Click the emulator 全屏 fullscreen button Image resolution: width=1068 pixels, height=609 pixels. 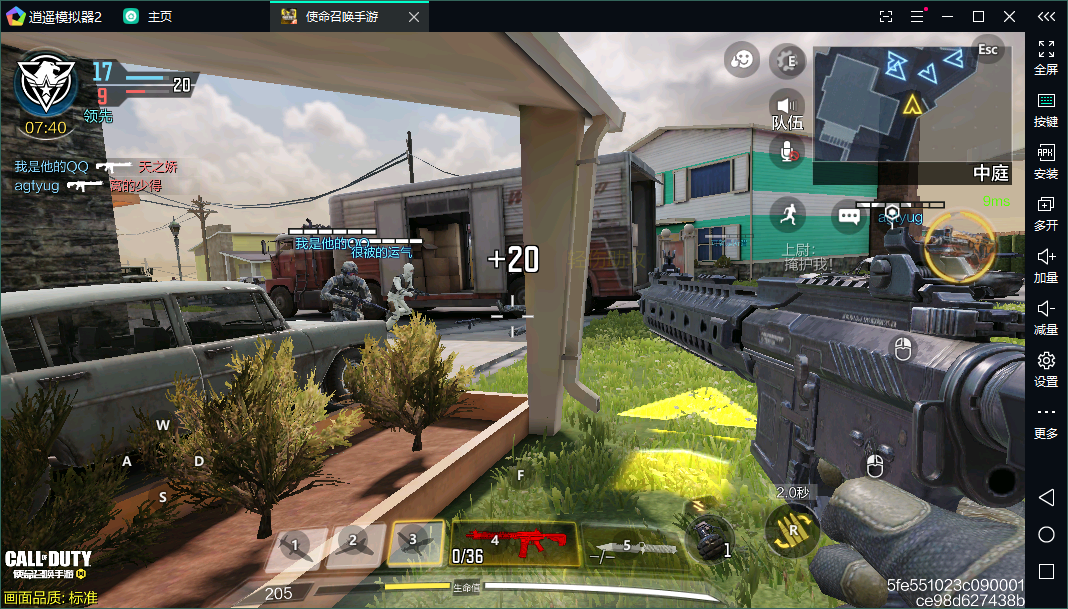coord(1046,57)
